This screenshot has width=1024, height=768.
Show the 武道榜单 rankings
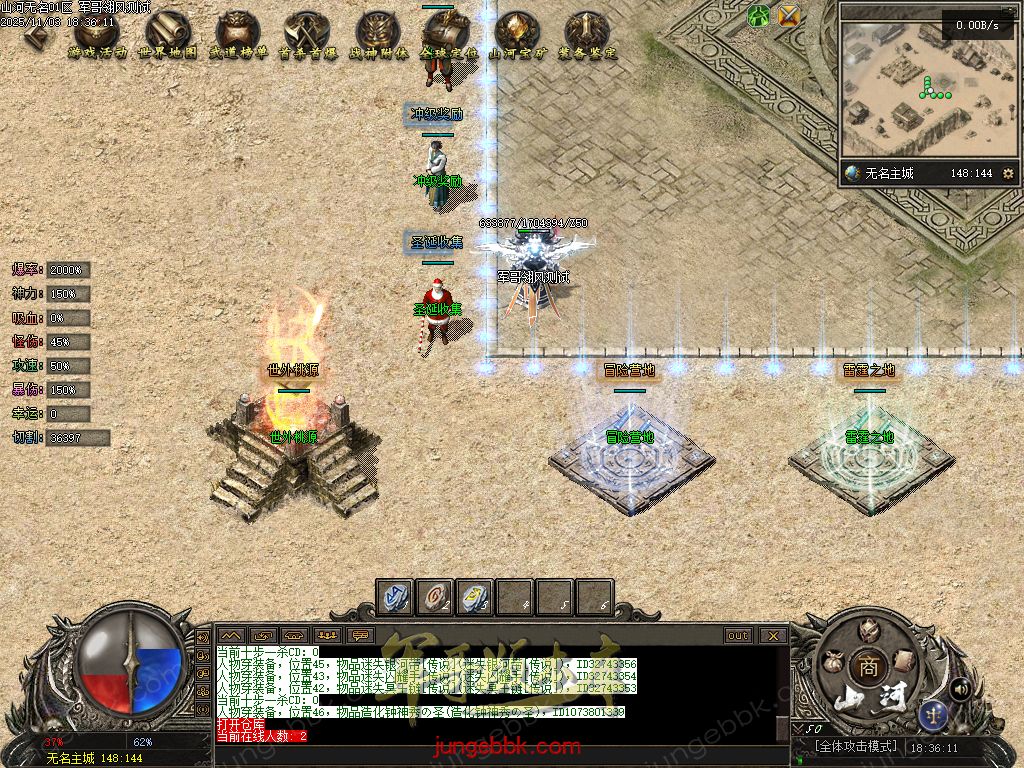(x=238, y=36)
